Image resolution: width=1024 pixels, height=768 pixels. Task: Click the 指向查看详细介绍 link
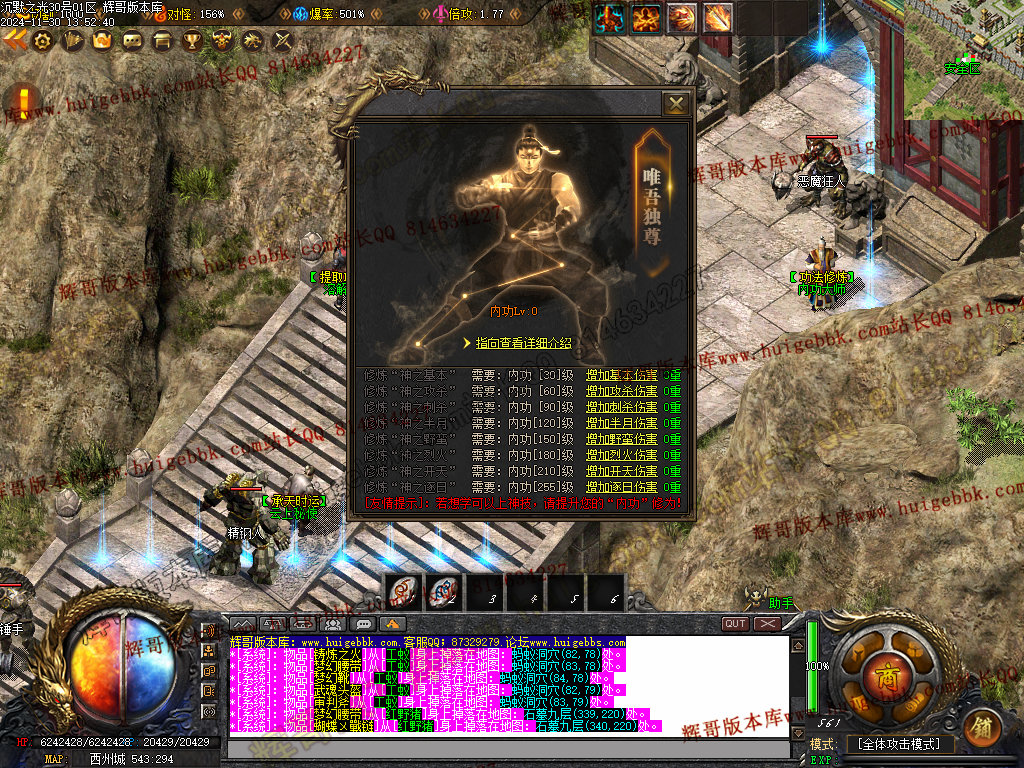point(523,343)
